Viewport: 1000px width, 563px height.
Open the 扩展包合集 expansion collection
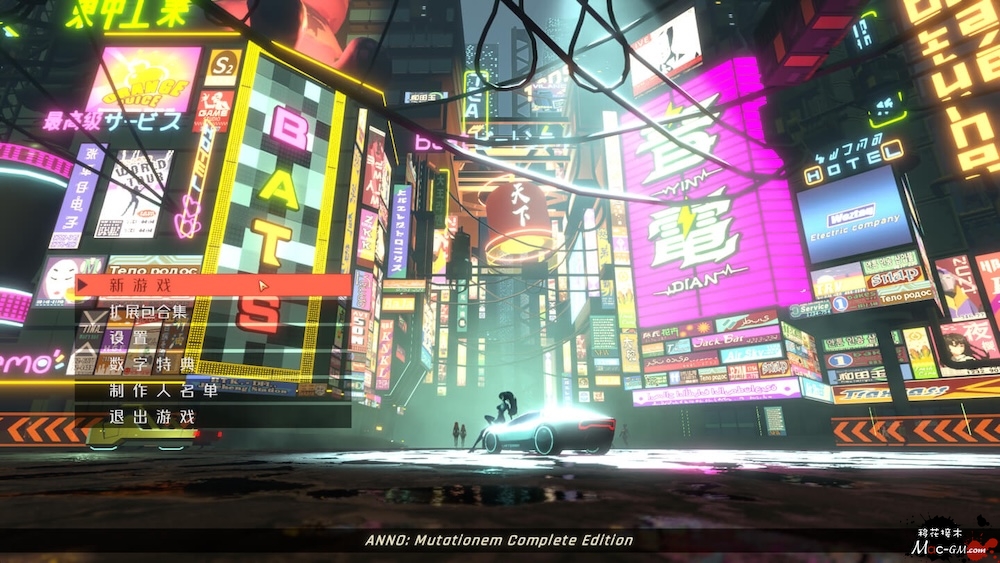click(x=148, y=312)
